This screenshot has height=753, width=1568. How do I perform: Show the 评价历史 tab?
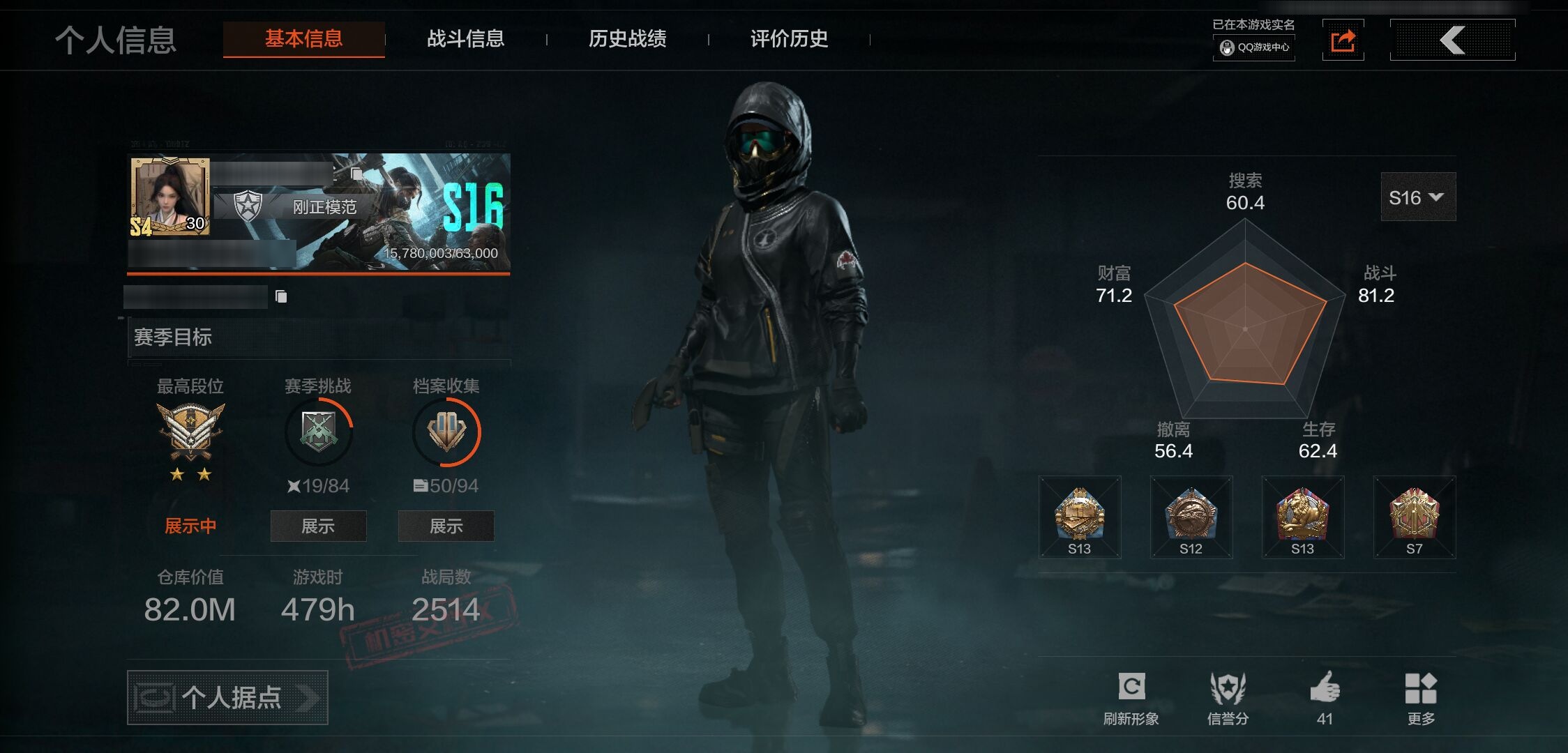point(789,39)
